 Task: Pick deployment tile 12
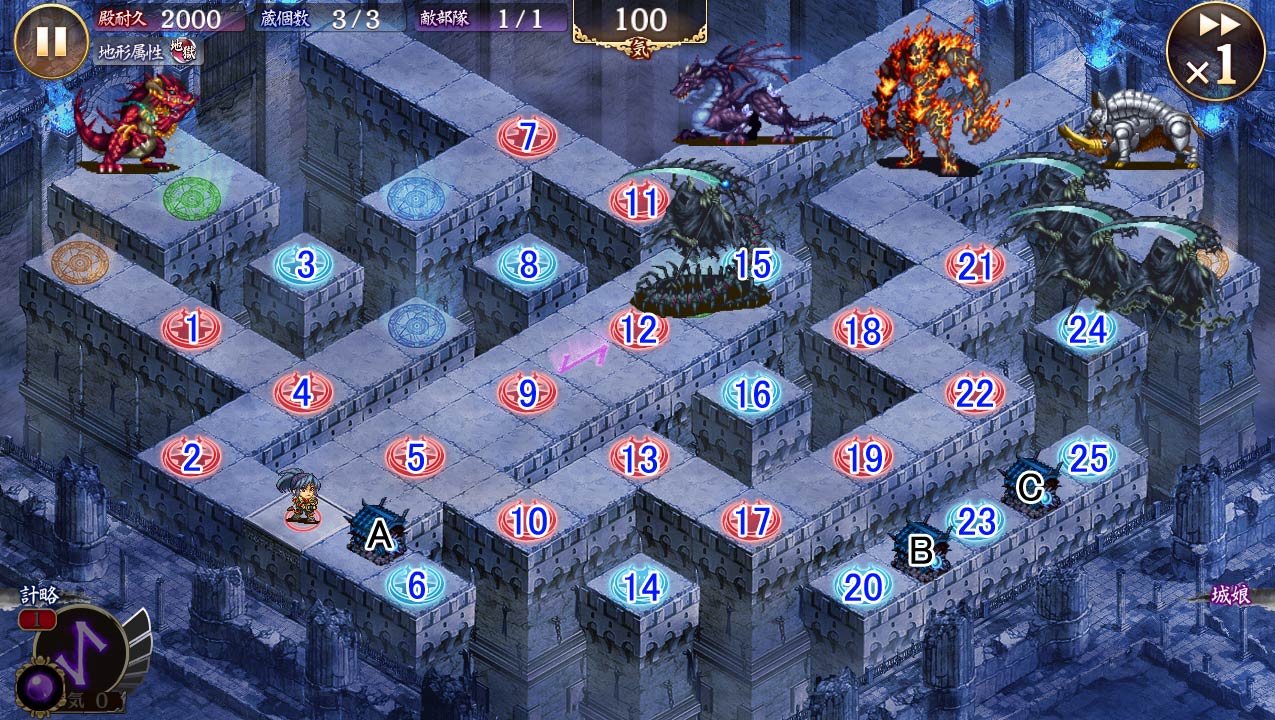tap(639, 329)
